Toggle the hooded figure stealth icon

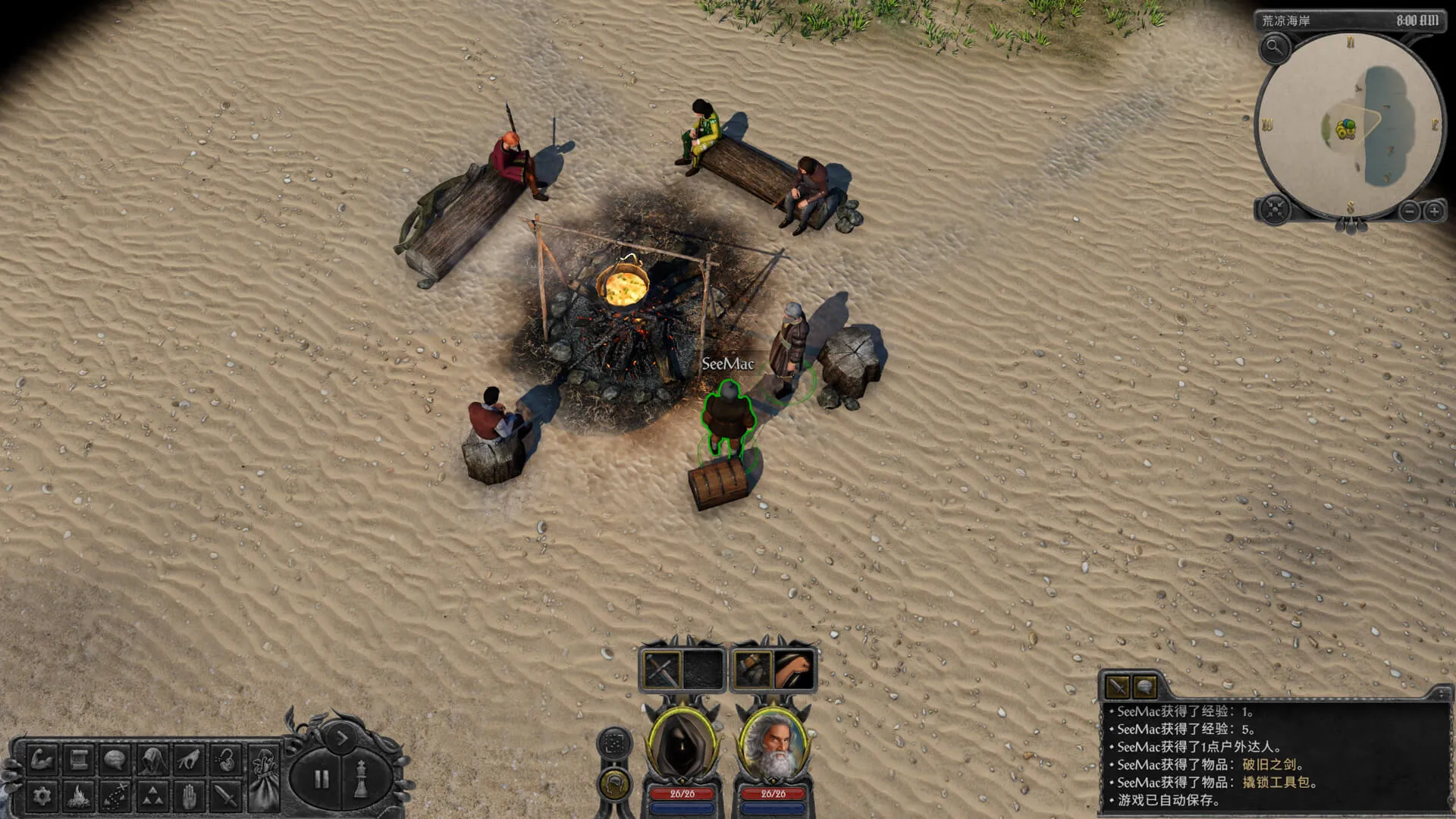[152, 759]
